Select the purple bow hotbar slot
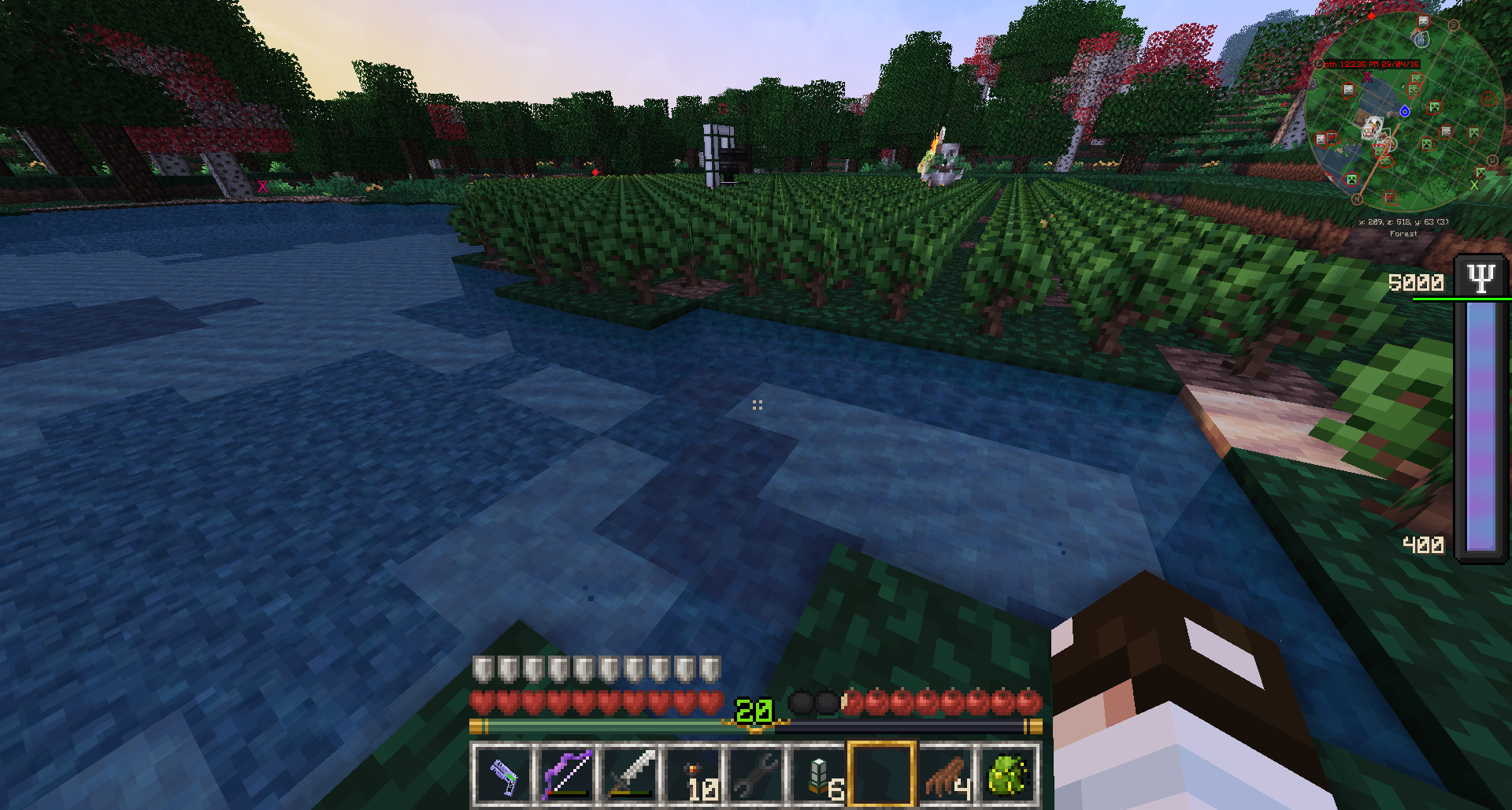The width and height of the screenshot is (1512, 810). point(566,775)
